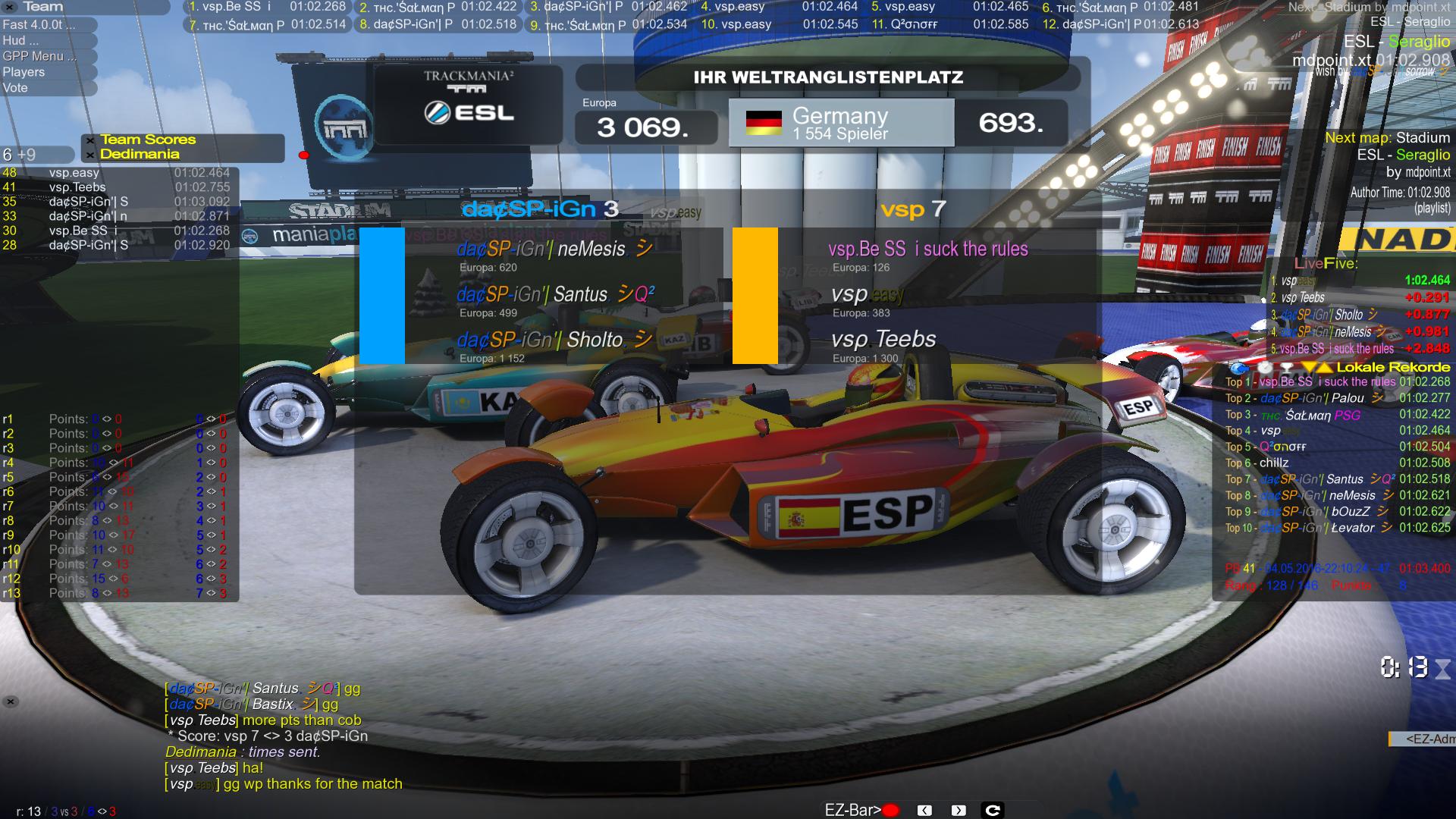Click the trophy icon in Lokale Rekorde
Screen dimensions: 1456x819
(1287, 368)
